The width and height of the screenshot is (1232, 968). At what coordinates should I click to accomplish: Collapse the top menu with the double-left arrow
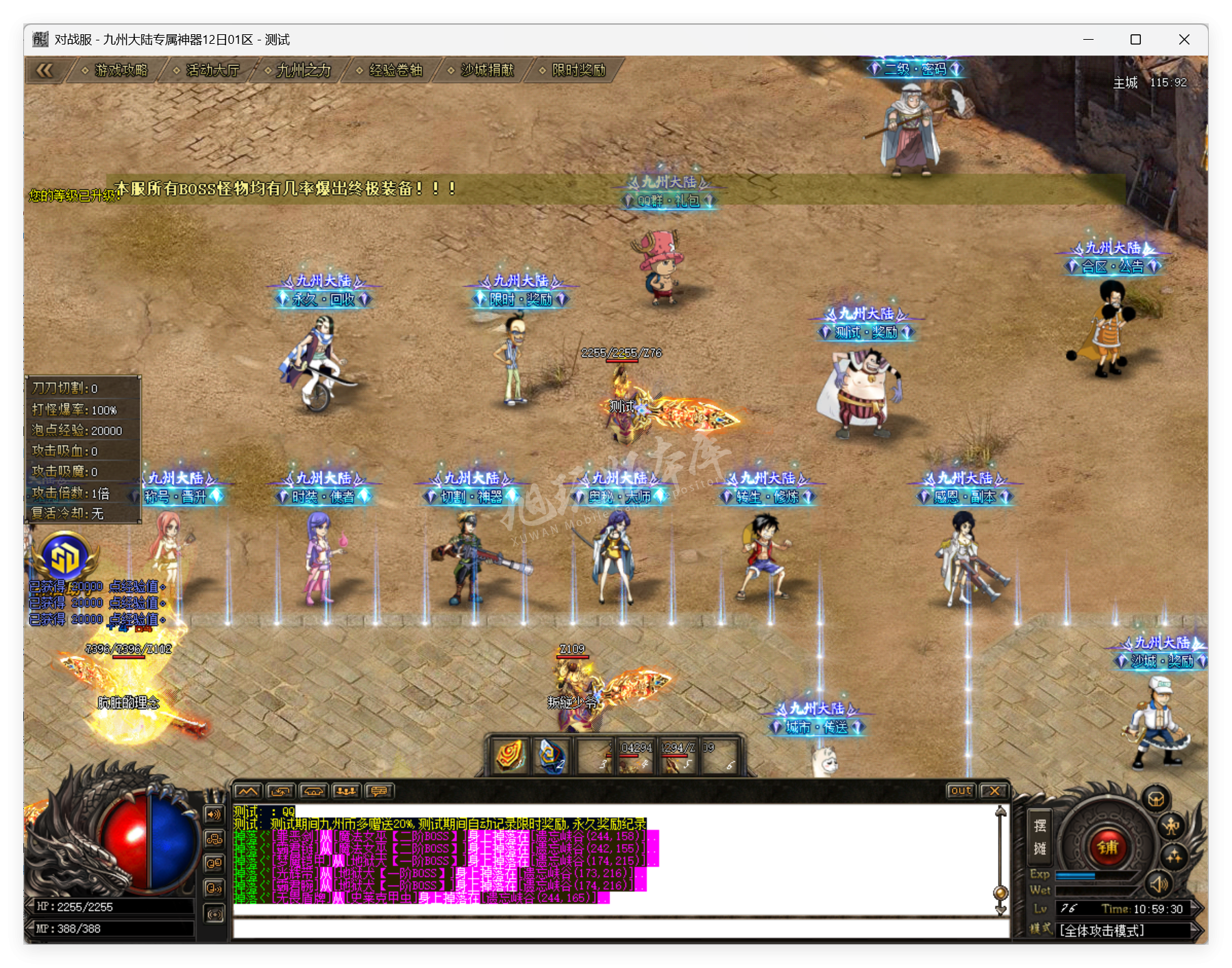coord(45,69)
